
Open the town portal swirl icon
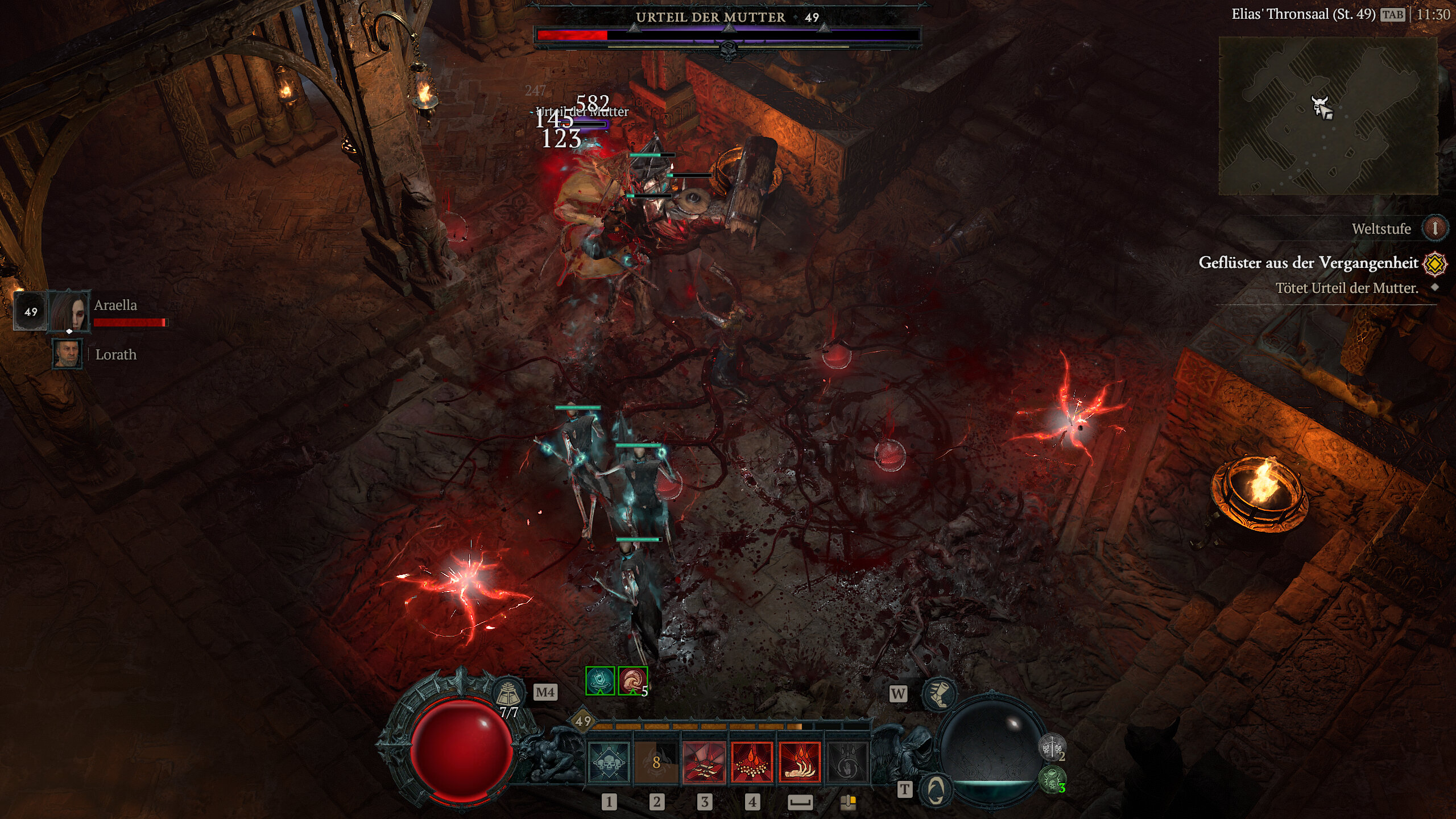coord(936,789)
